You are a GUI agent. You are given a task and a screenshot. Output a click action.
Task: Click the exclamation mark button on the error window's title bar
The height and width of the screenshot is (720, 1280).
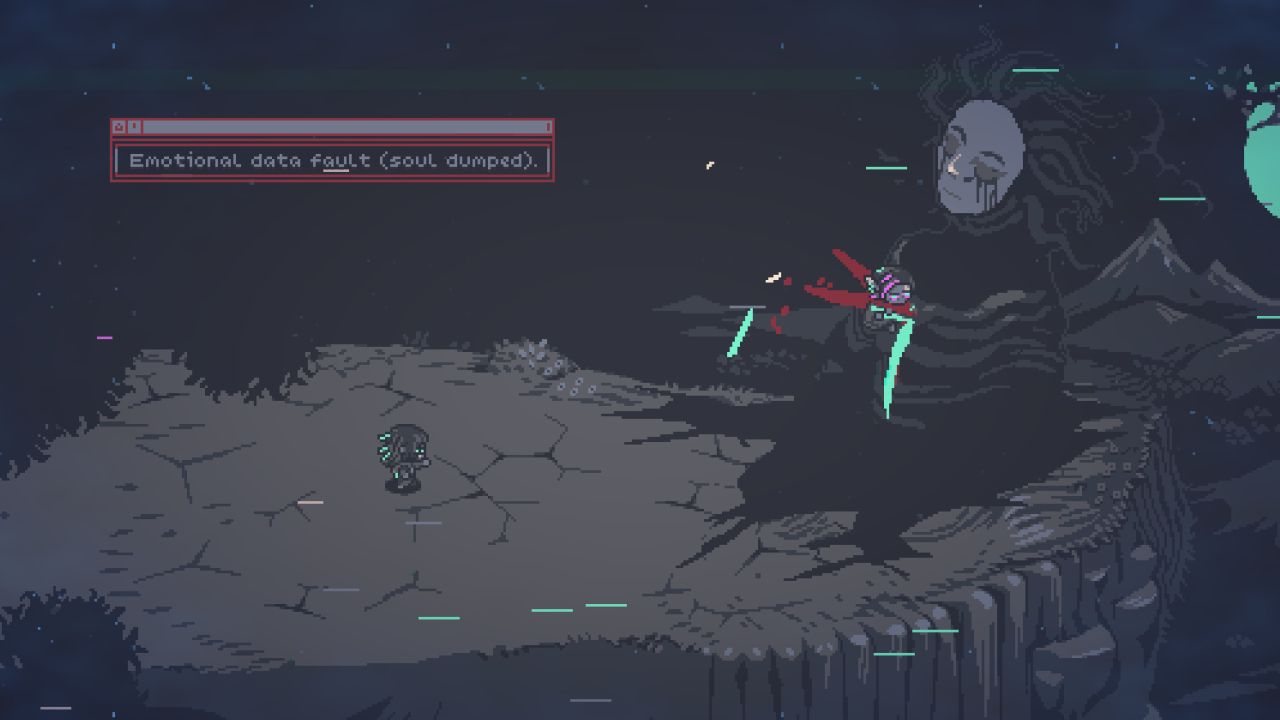pos(134,127)
